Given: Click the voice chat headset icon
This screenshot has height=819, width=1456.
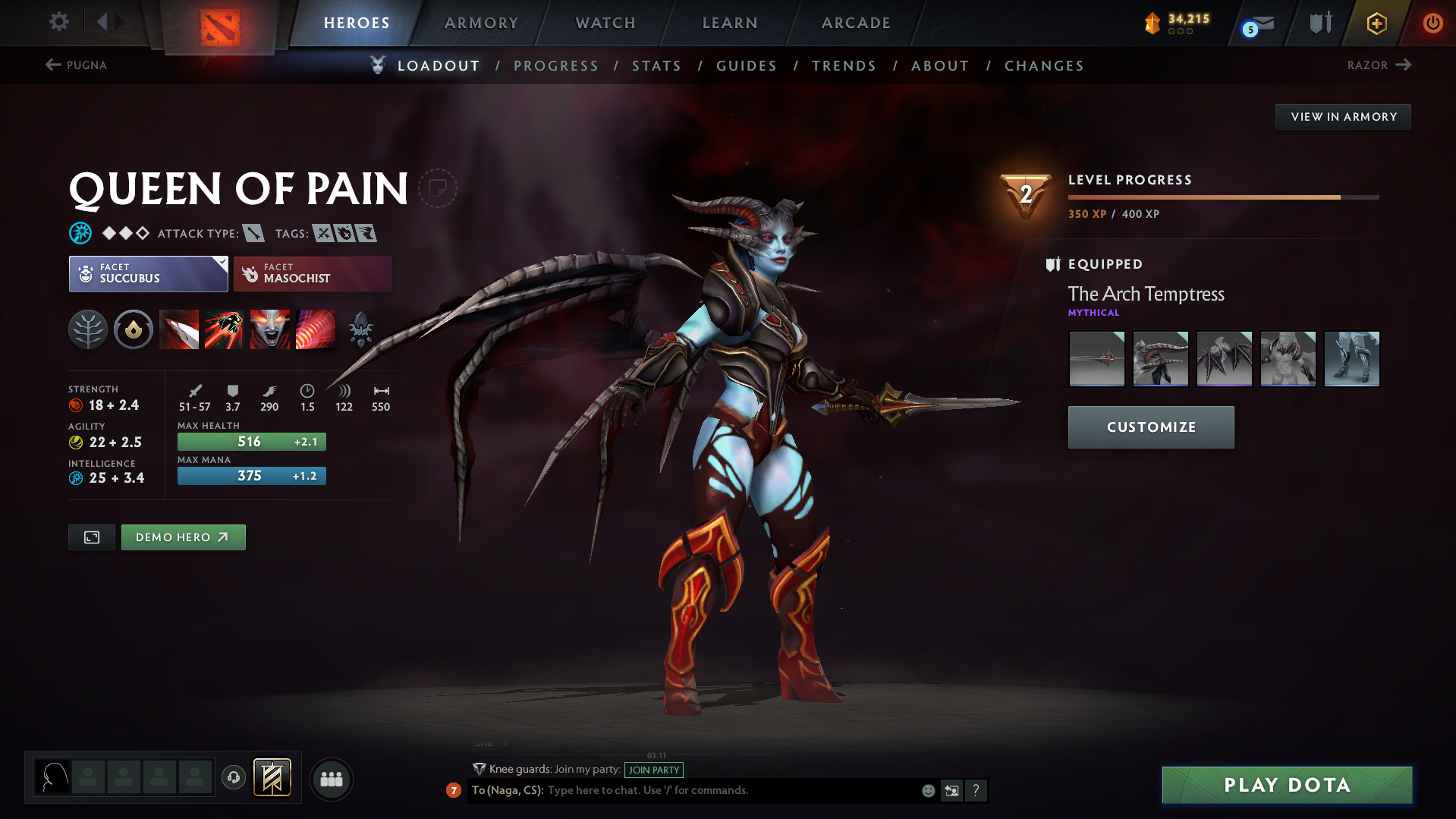Looking at the screenshot, I should pyautogui.click(x=234, y=778).
